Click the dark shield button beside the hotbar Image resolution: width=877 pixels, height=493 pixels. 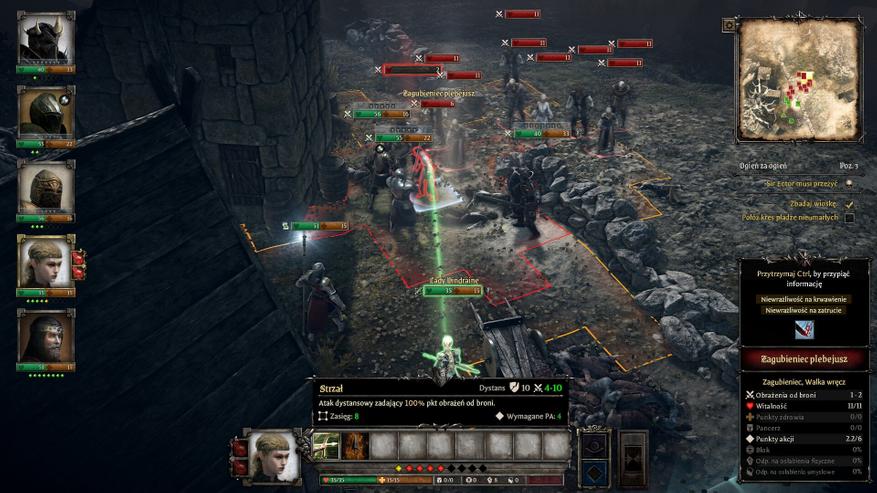click(x=594, y=443)
